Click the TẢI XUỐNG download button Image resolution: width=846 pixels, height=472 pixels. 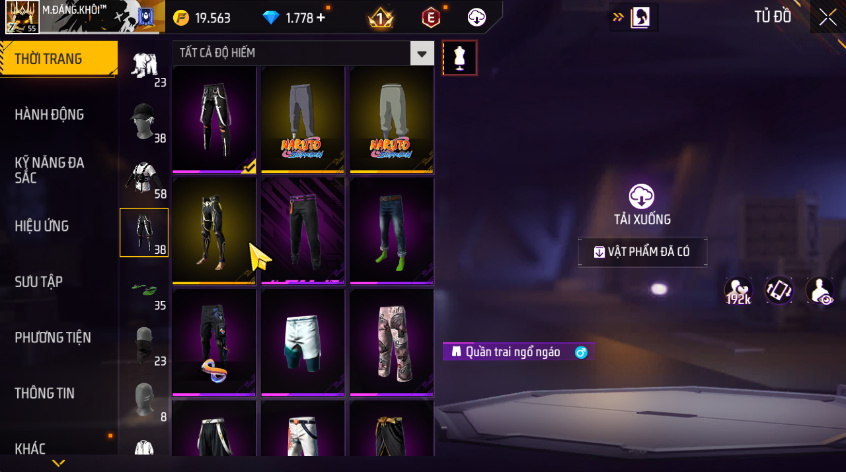pos(642,204)
